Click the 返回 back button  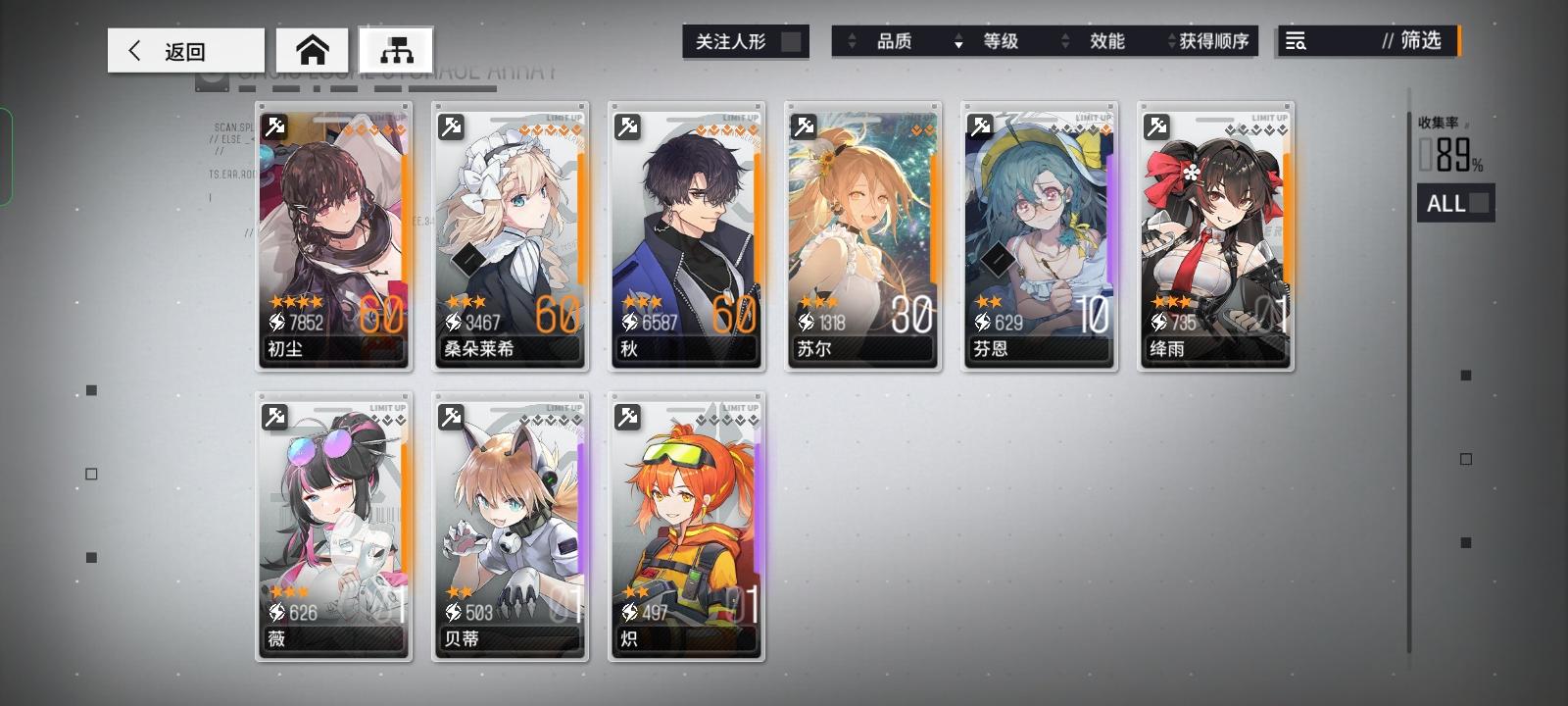184,50
